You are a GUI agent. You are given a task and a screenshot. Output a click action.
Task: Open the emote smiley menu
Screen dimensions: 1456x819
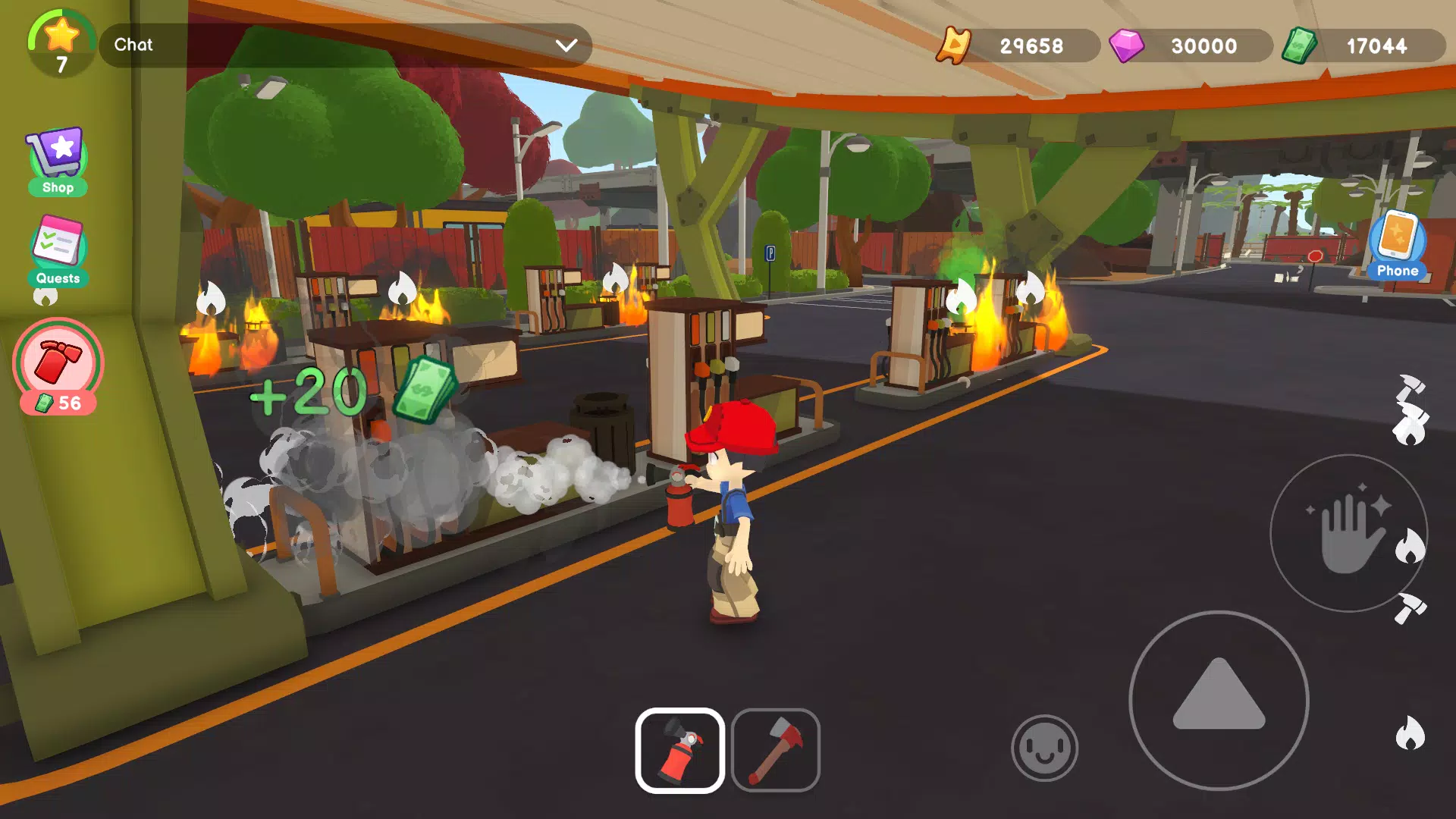coord(1044,747)
